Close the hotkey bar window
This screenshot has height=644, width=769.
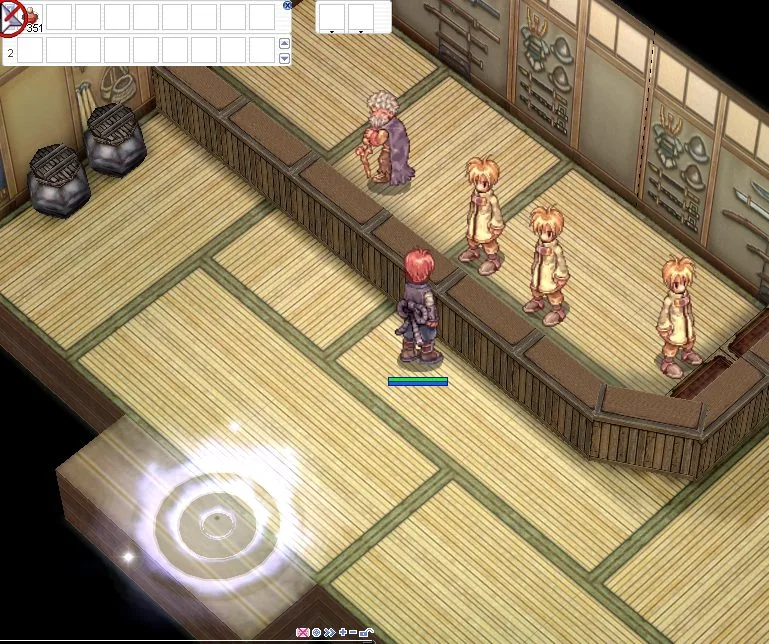pyautogui.click(x=288, y=5)
